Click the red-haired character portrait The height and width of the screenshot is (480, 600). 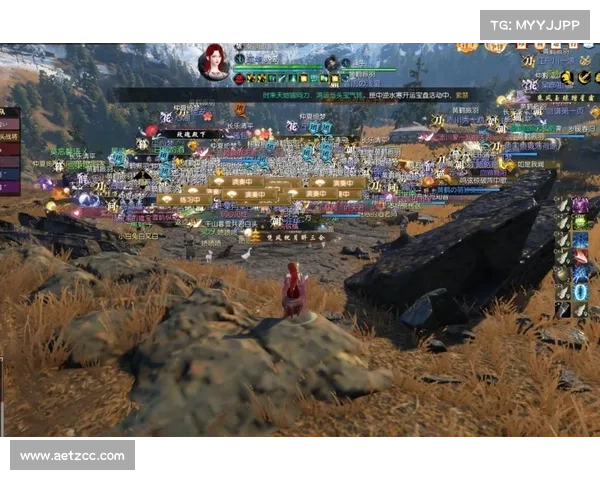214,61
